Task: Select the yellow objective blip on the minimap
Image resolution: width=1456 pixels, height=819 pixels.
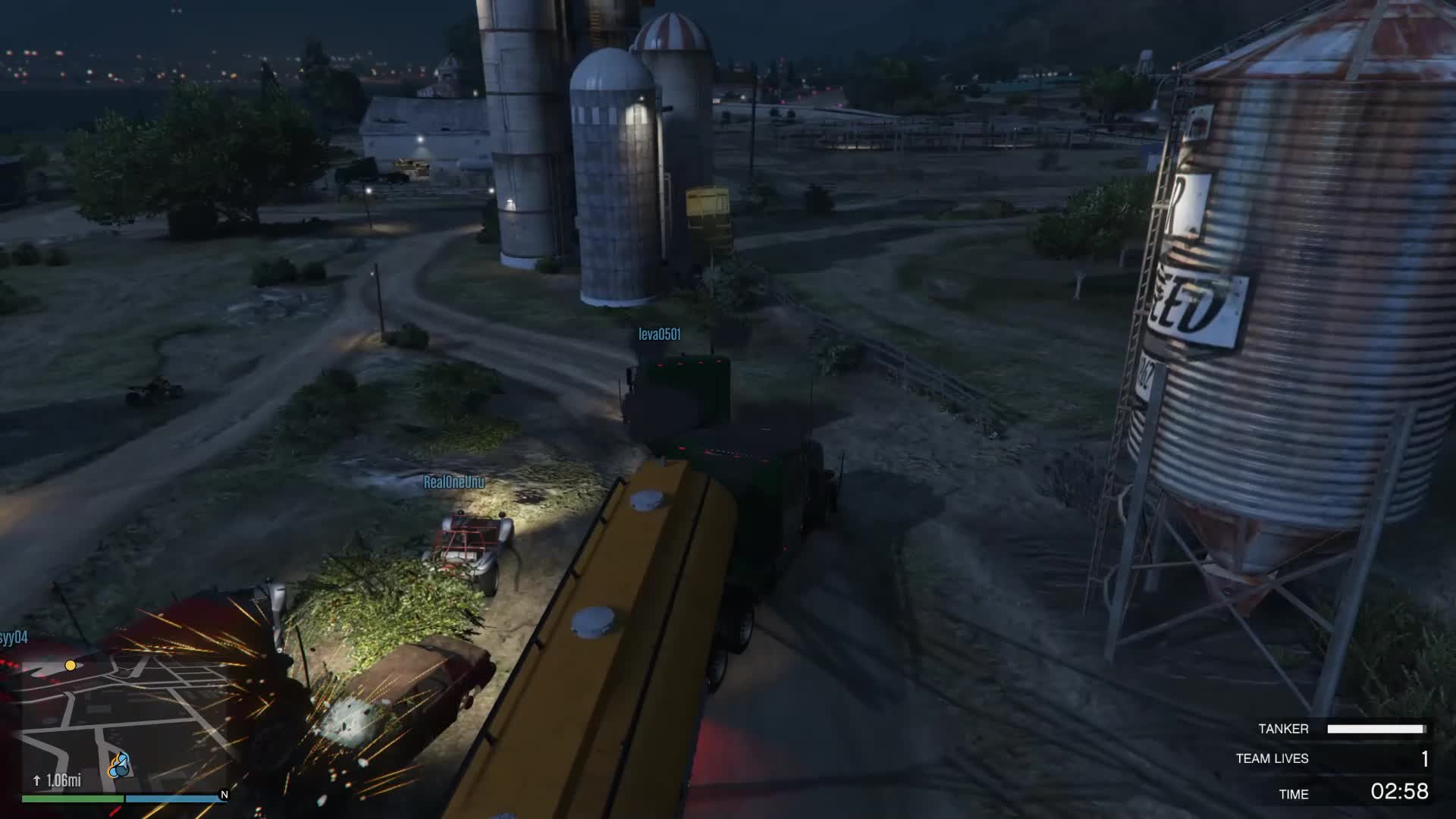Action: [x=71, y=665]
